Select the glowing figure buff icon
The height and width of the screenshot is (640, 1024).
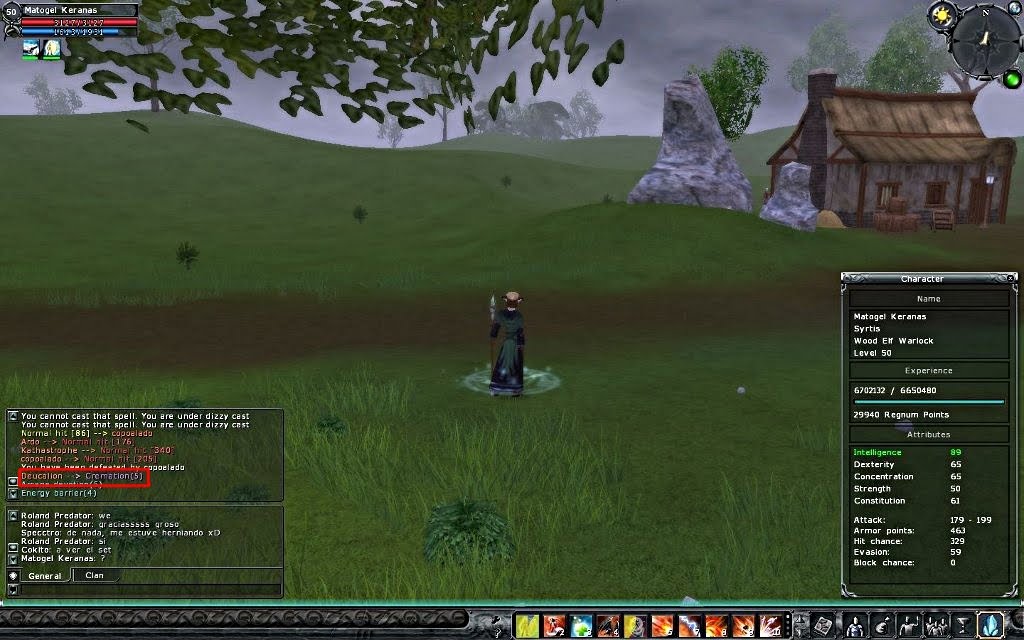pos(51,48)
